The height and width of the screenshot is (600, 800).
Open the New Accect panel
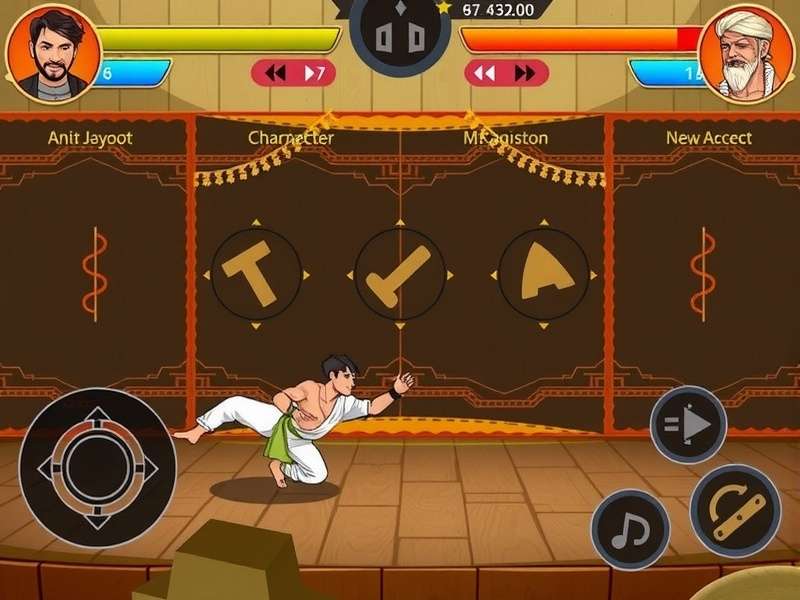(x=709, y=138)
